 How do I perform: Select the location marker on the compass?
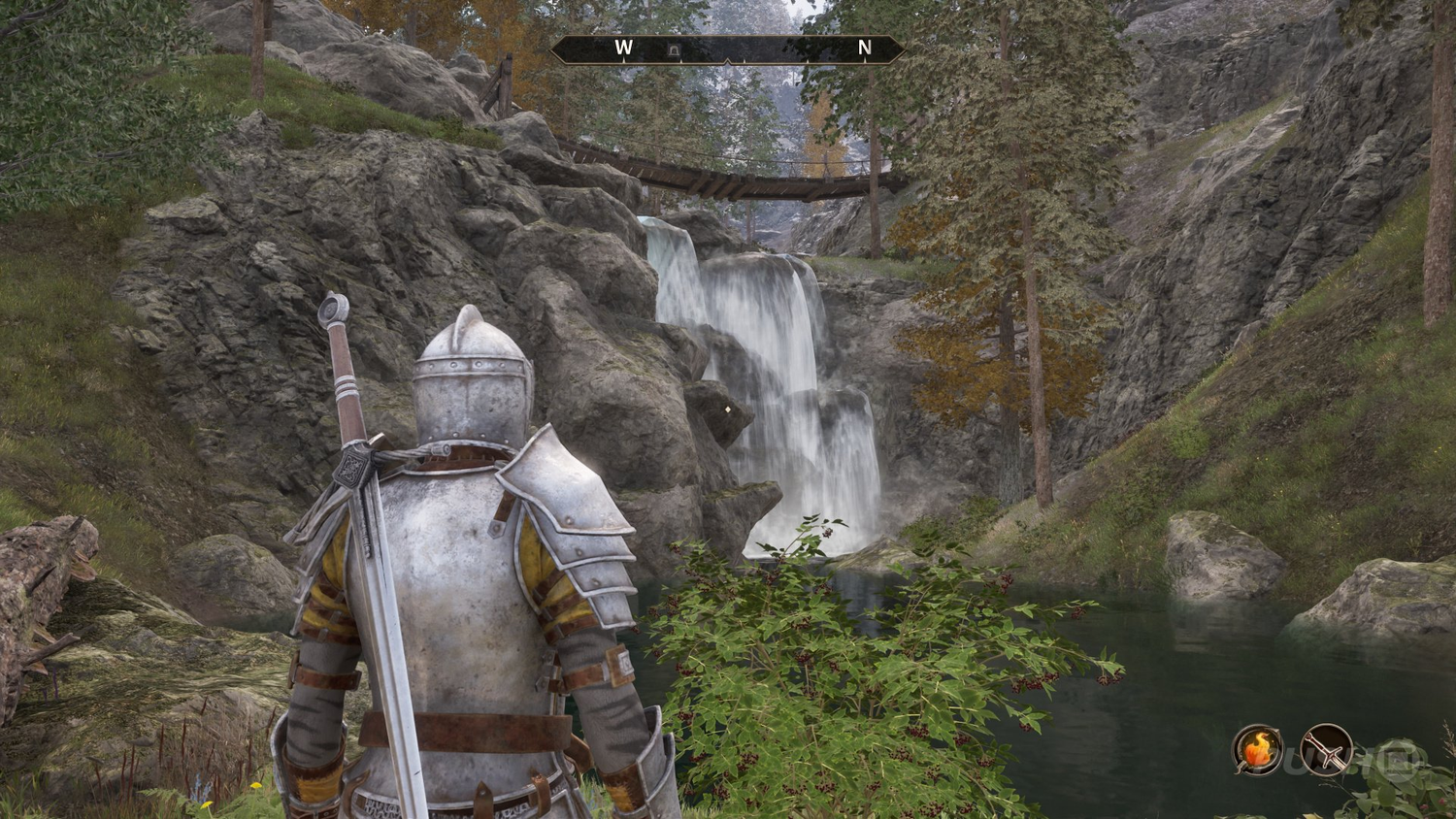tap(674, 49)
